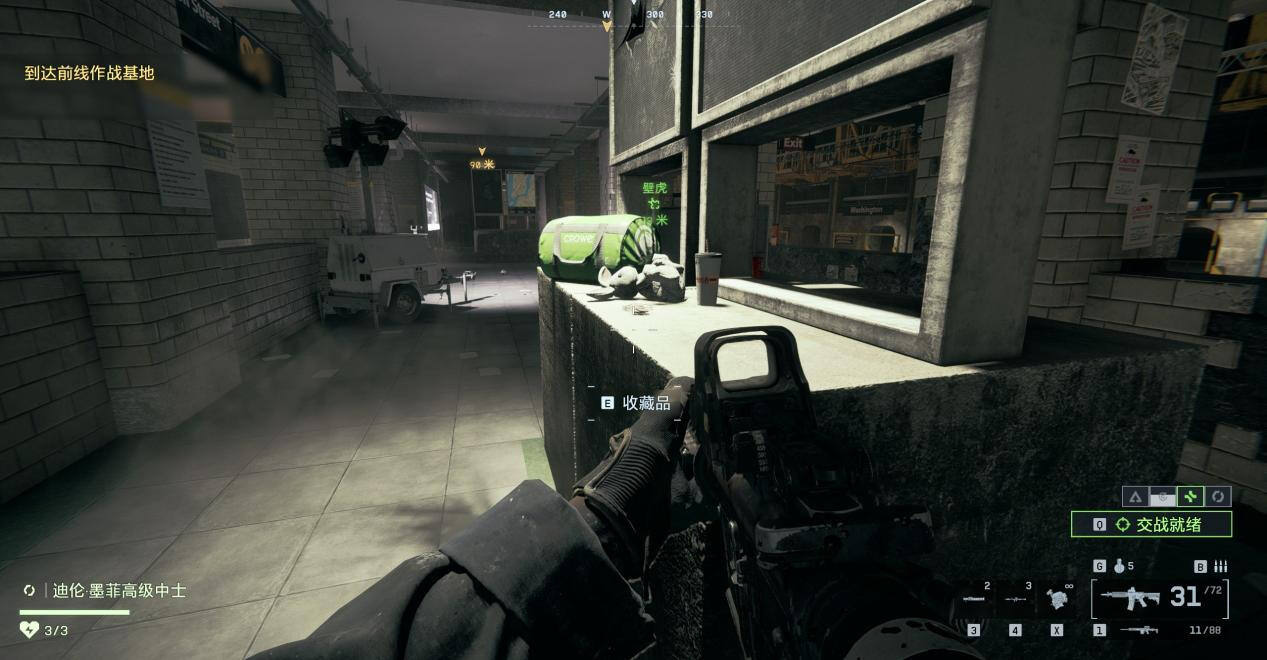Select the launcher gadget in slot 3

point(974,599)
